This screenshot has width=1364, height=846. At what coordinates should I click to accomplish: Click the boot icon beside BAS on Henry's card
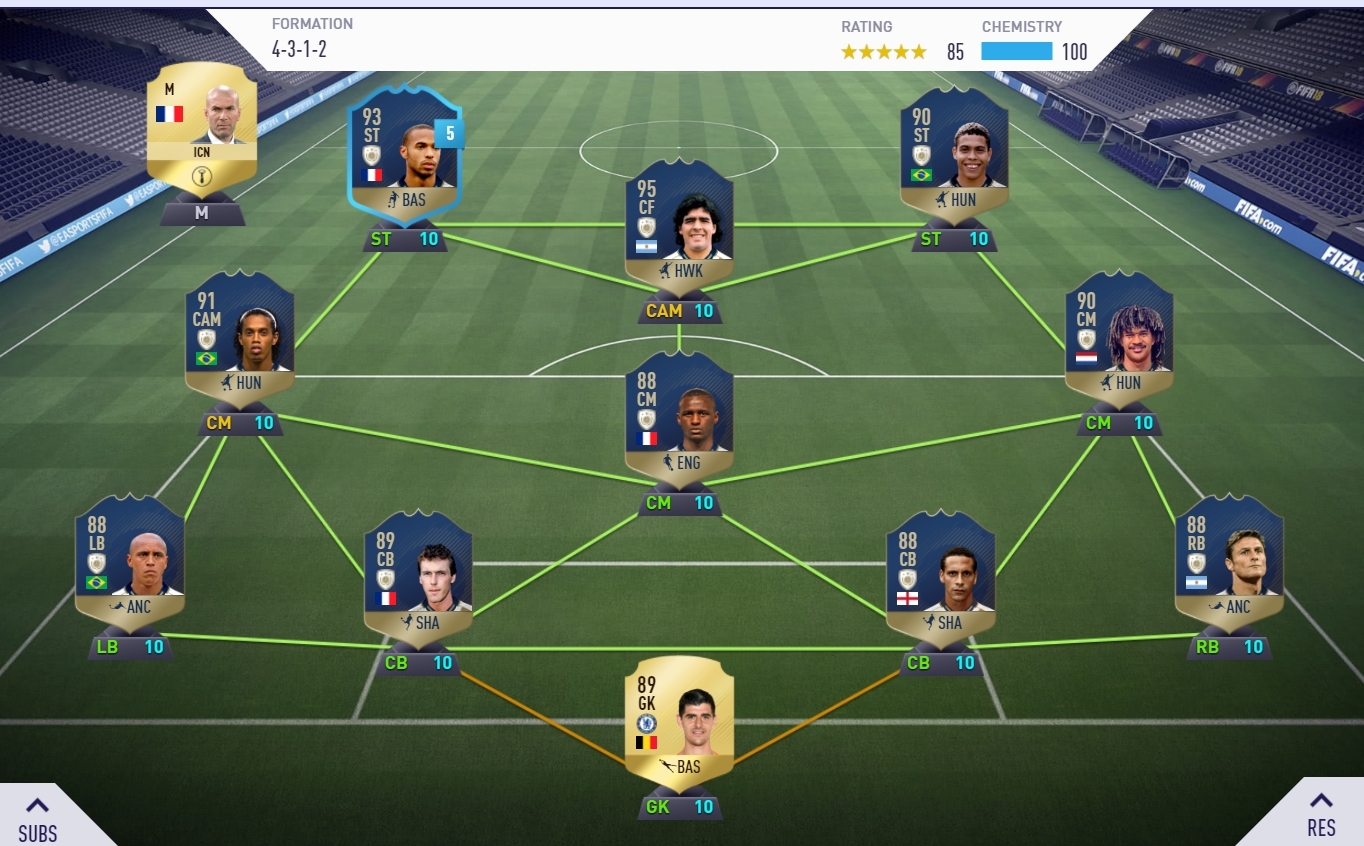(x=391, y=201)
